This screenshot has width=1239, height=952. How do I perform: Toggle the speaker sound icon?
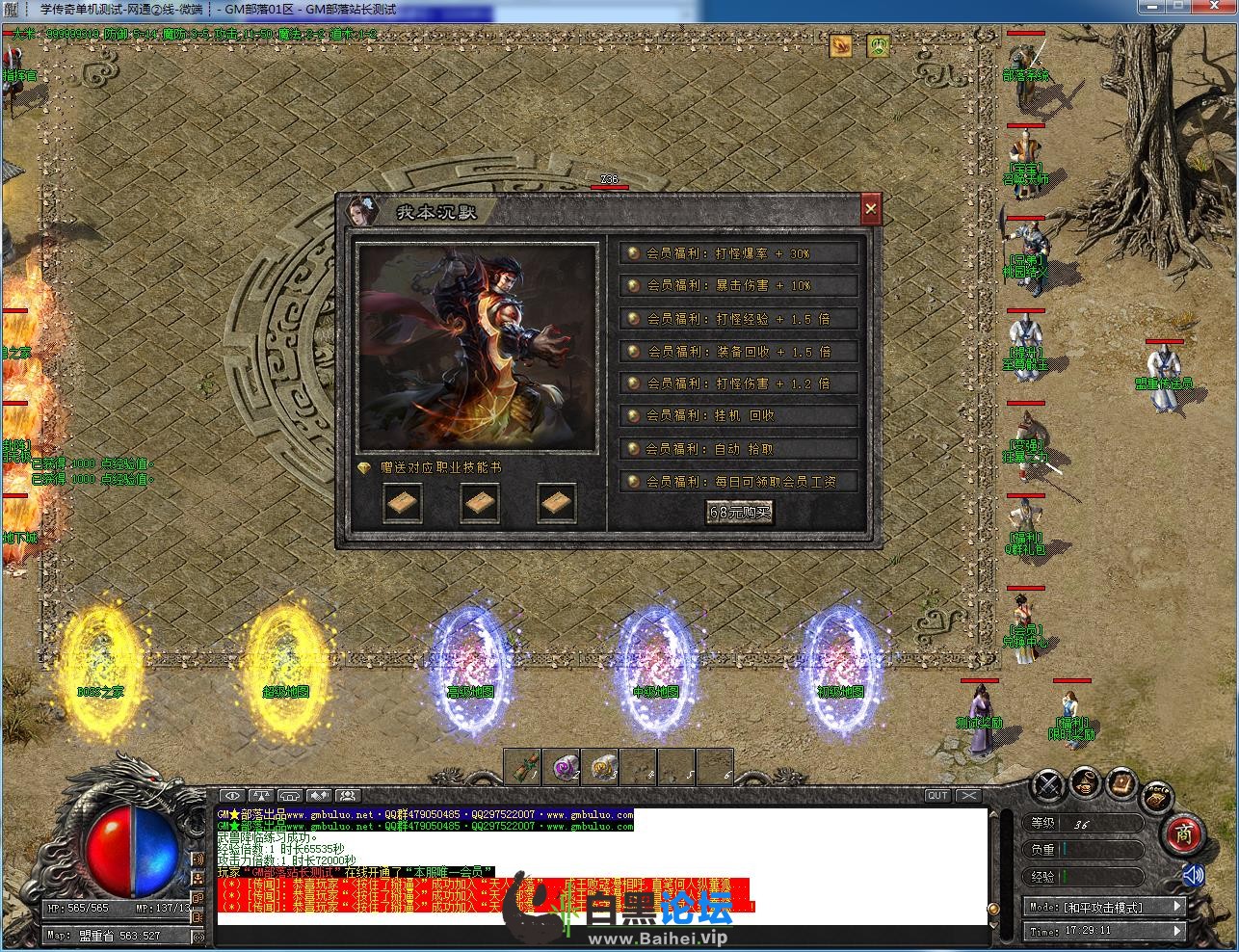[x=1194, y=875]
